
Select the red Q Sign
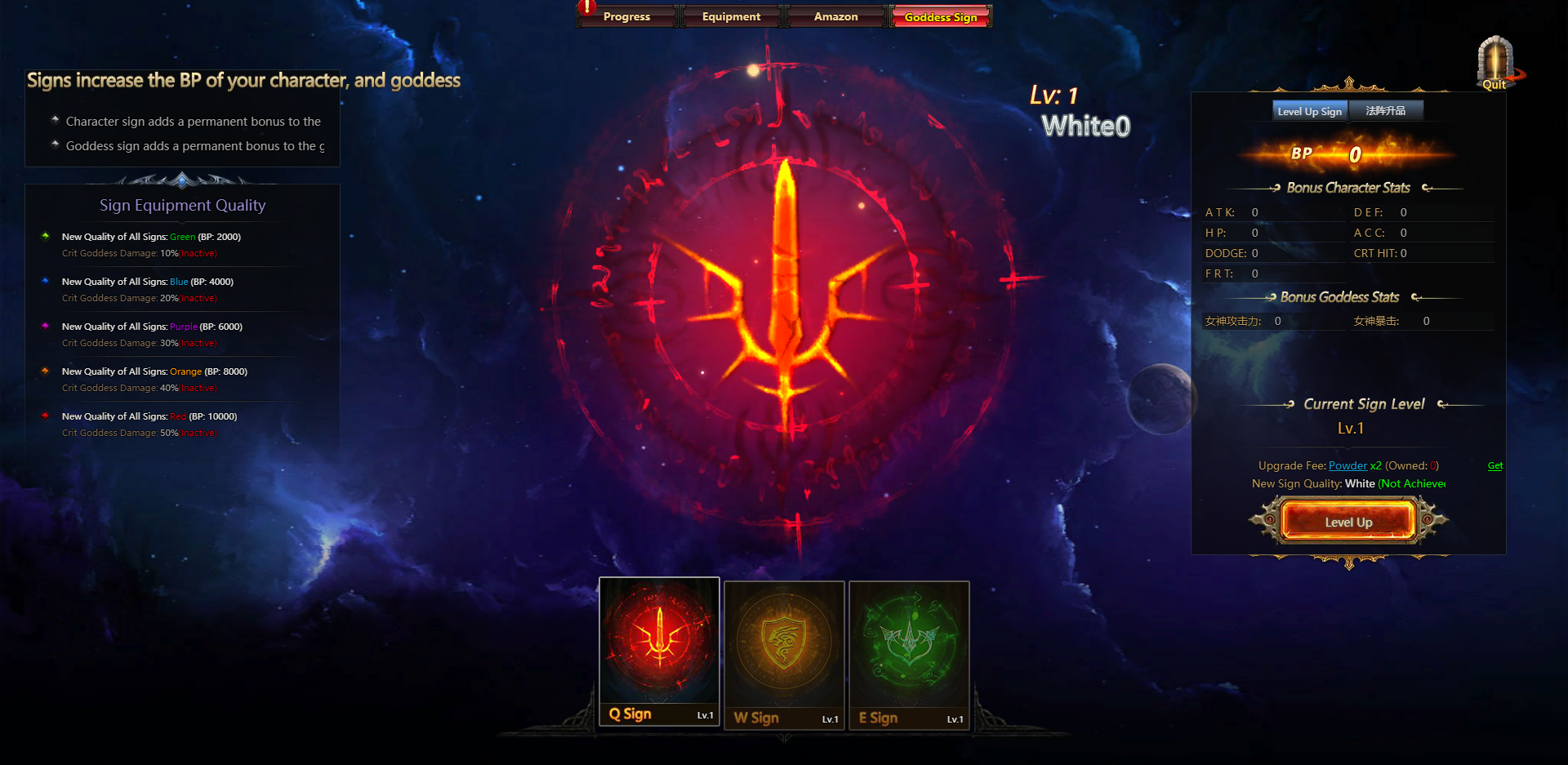click(x=660, y=651)
